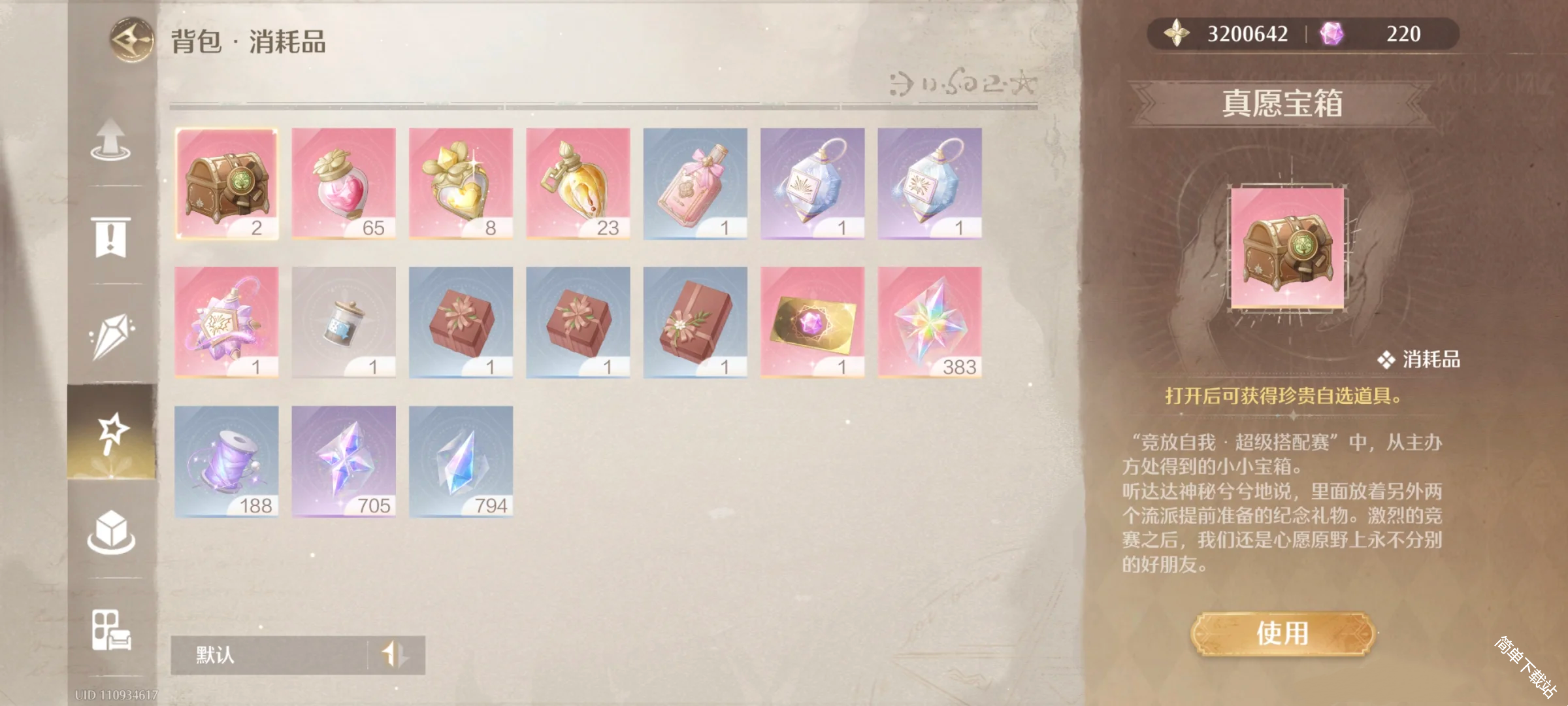Switch to the upward arrow category tab
This screenshot has height=706, width=1568.
click(111, 140)
